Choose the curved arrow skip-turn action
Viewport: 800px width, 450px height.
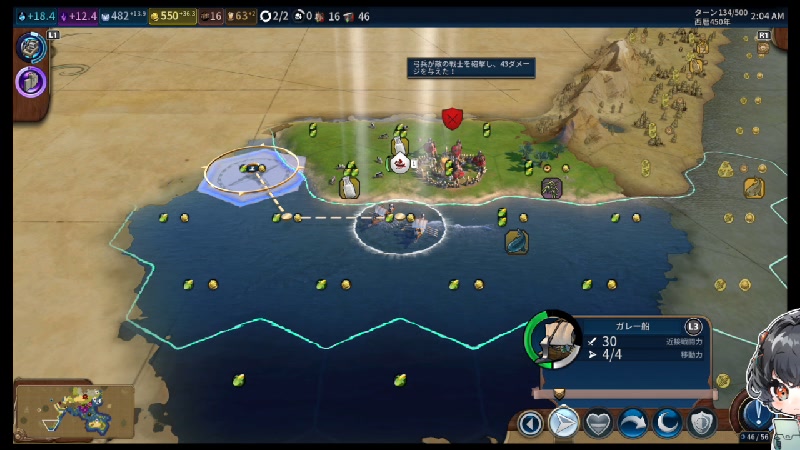(x=633, y=423)
